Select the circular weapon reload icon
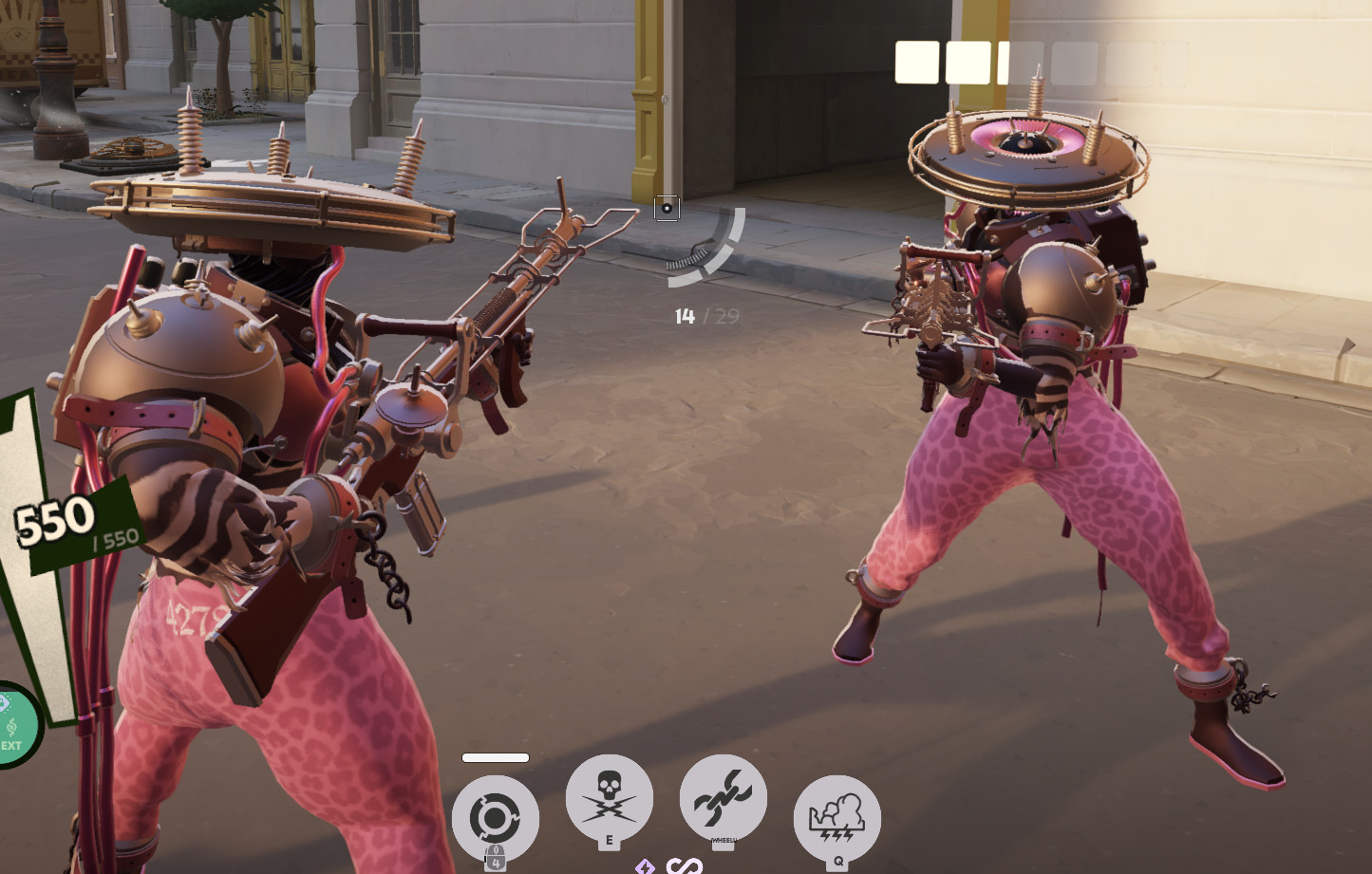This screenshot has width=1372, height=874. (498, 817)
